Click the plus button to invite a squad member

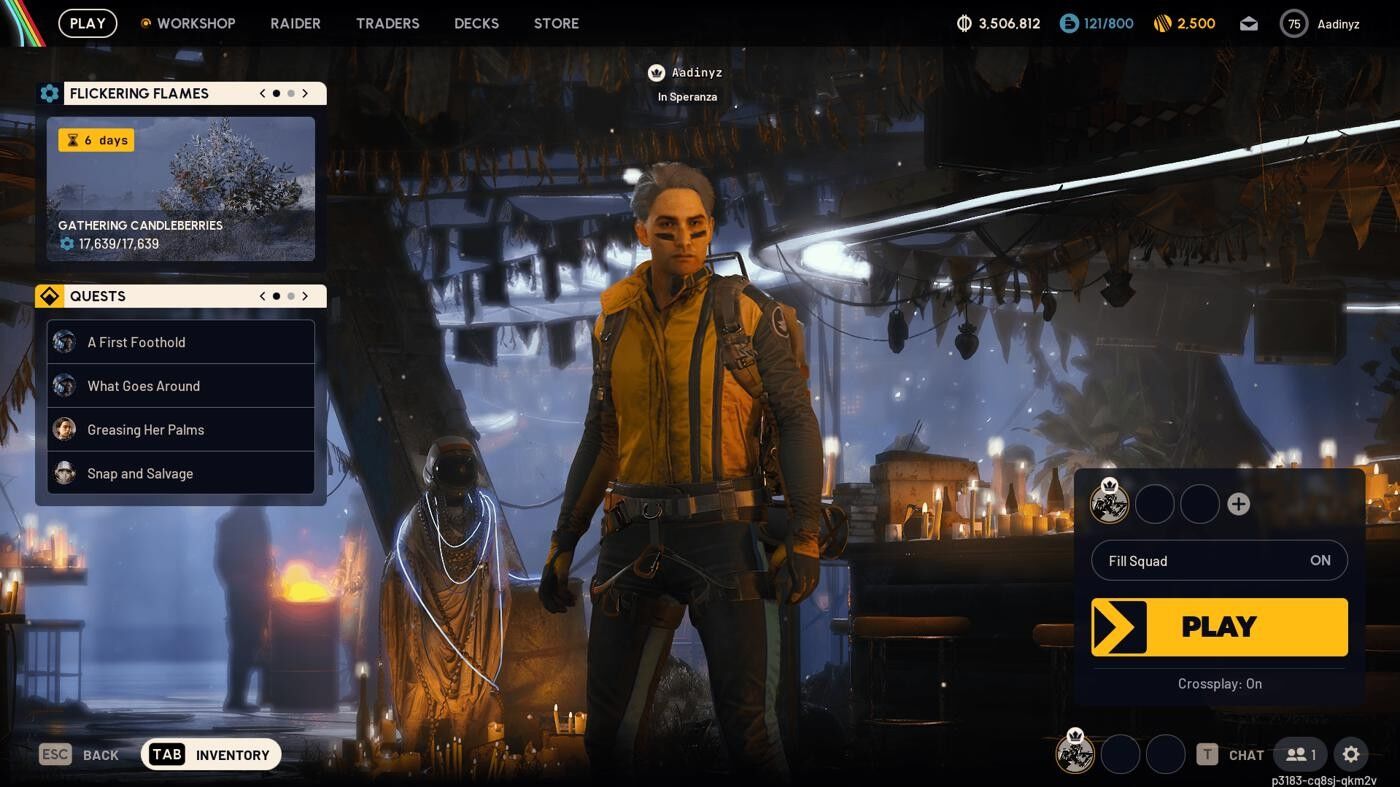coord(1238,504)
